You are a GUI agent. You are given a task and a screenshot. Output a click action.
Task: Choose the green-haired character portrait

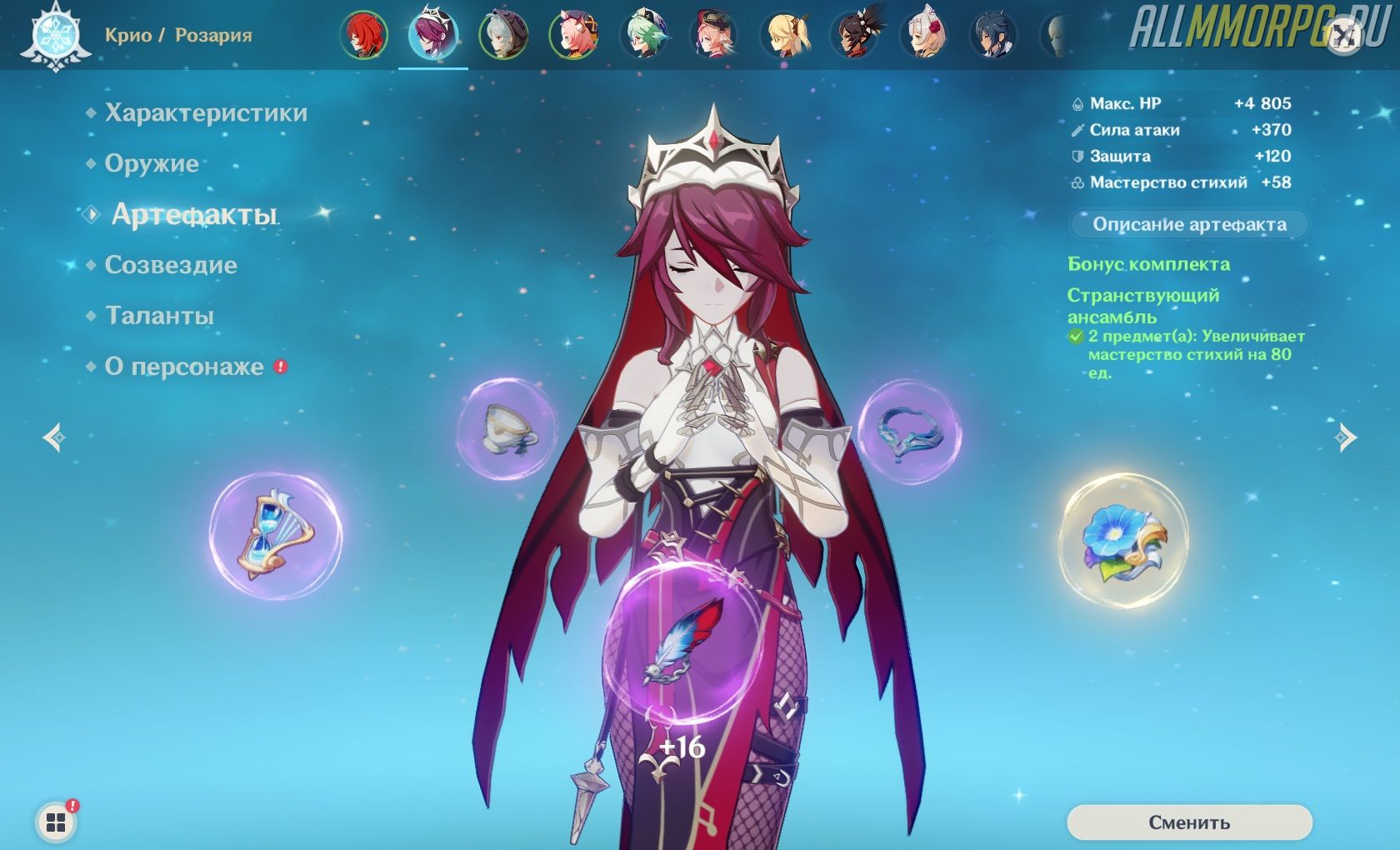click(644, 35)
